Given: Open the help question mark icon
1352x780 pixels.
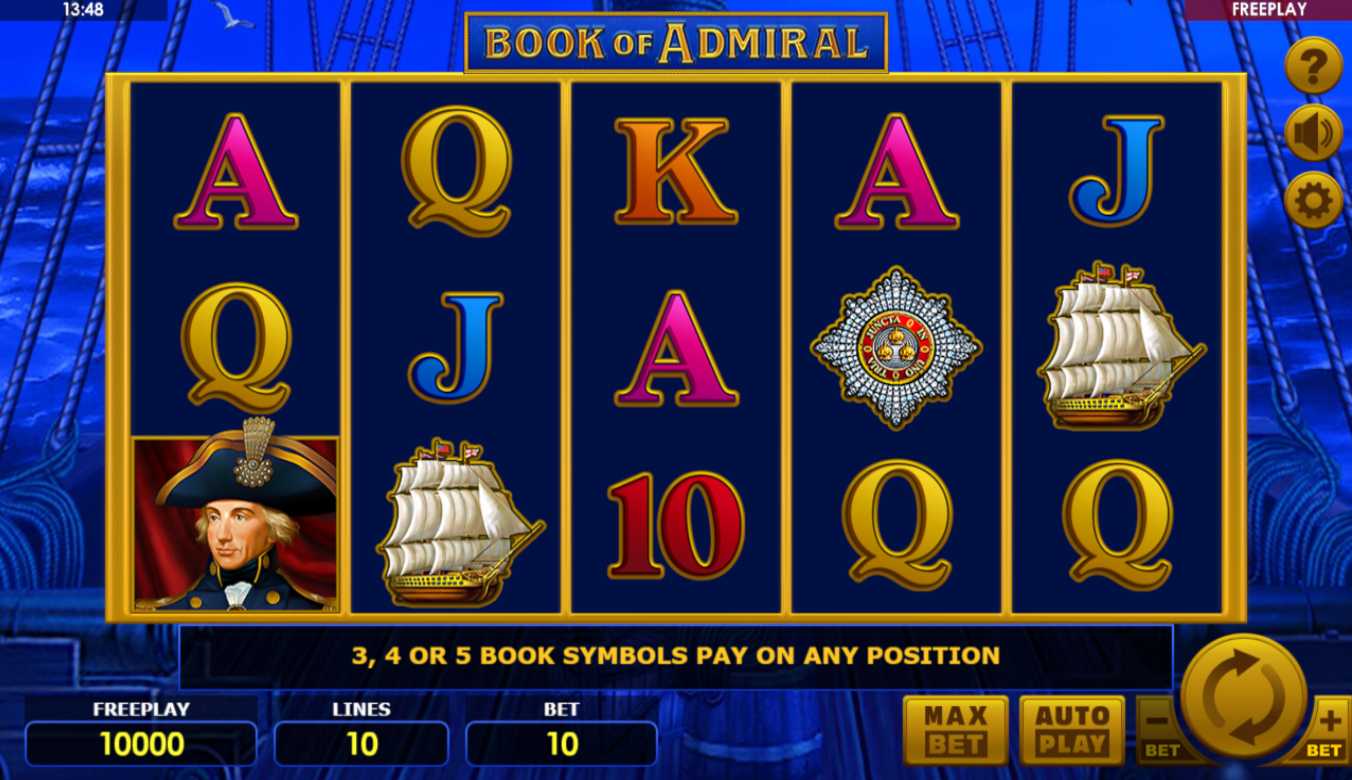Looking at the screenshot, I should 1312,66.
